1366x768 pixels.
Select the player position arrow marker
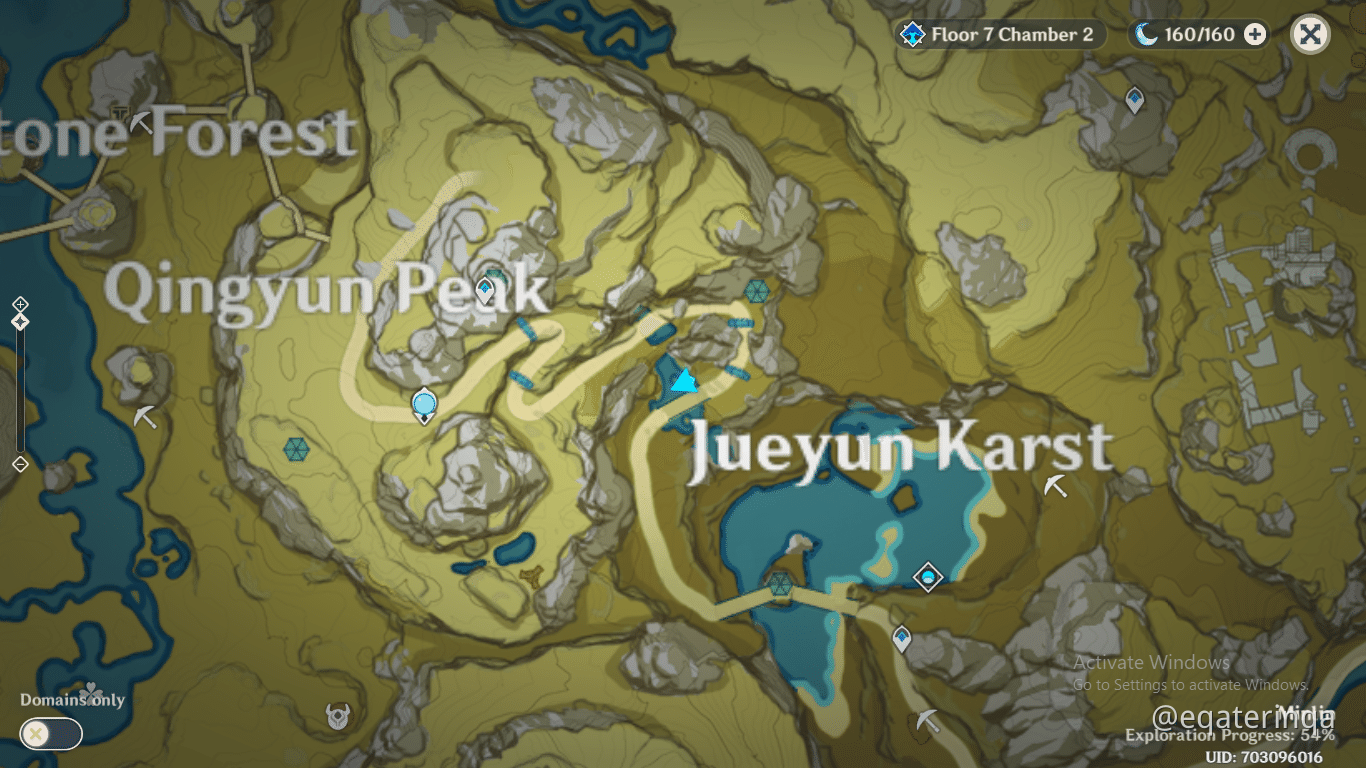coord(683,381)
